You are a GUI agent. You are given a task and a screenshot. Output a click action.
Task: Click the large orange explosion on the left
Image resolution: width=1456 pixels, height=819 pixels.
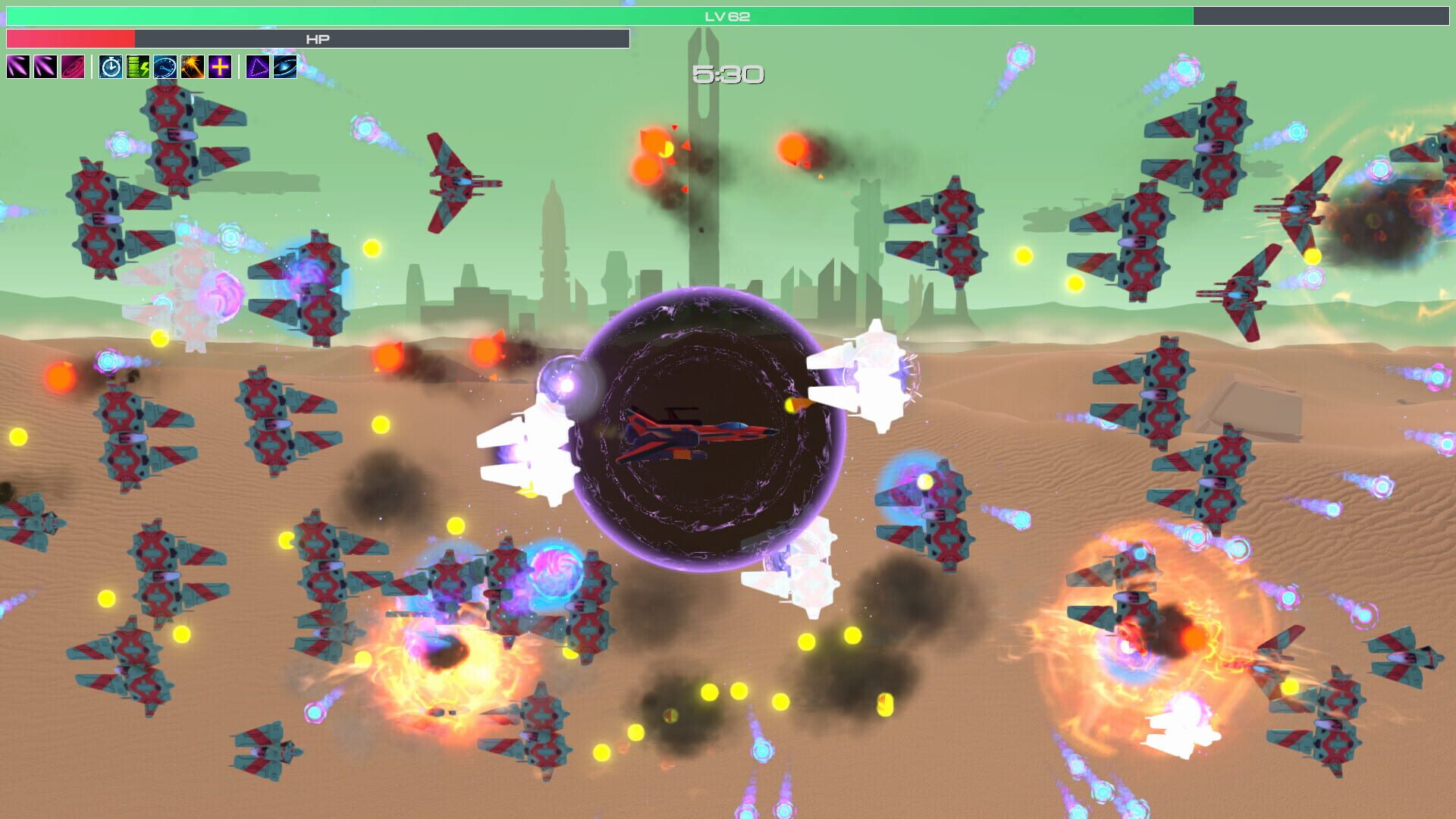click(447, 667)
